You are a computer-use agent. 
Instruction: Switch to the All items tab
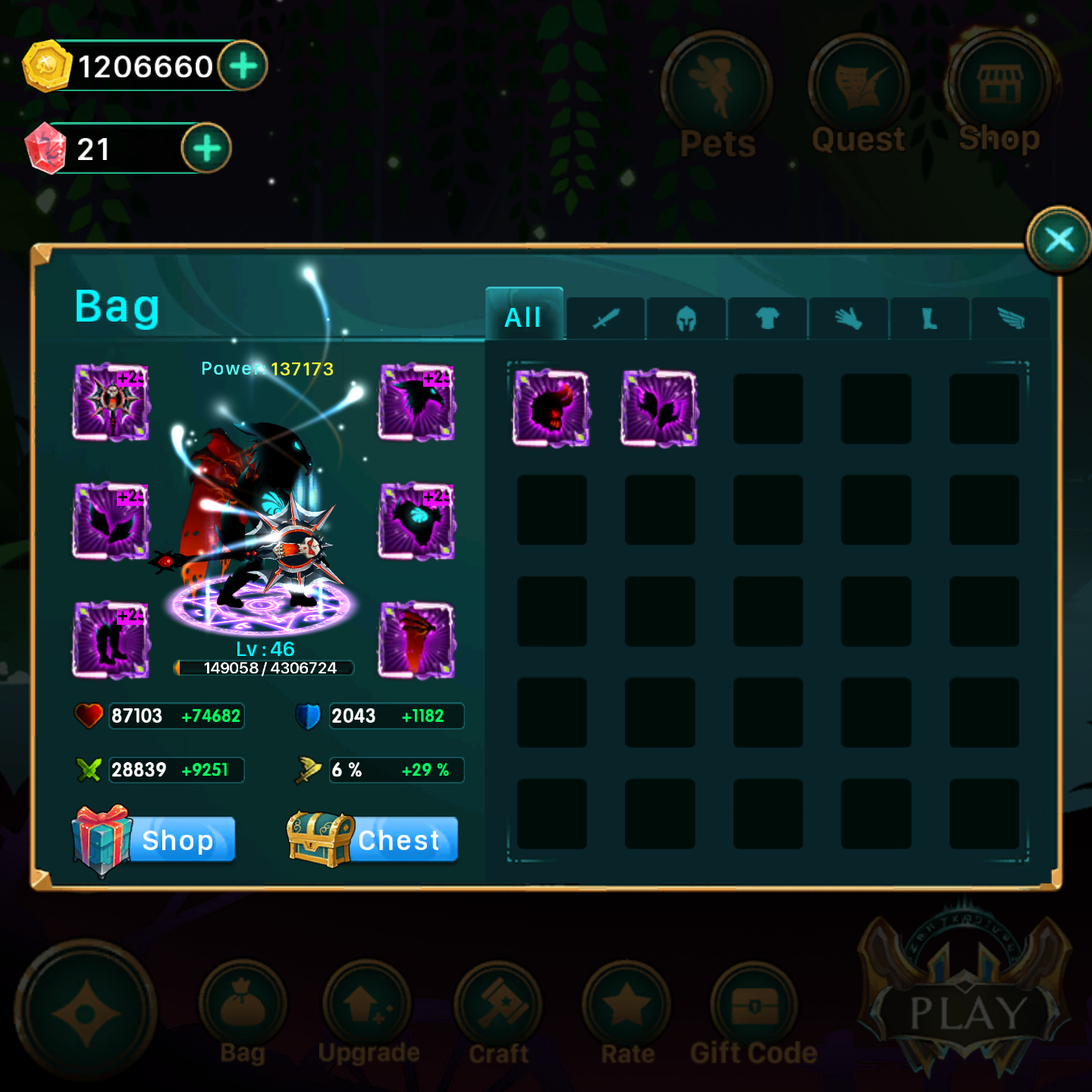coord(524,317)
